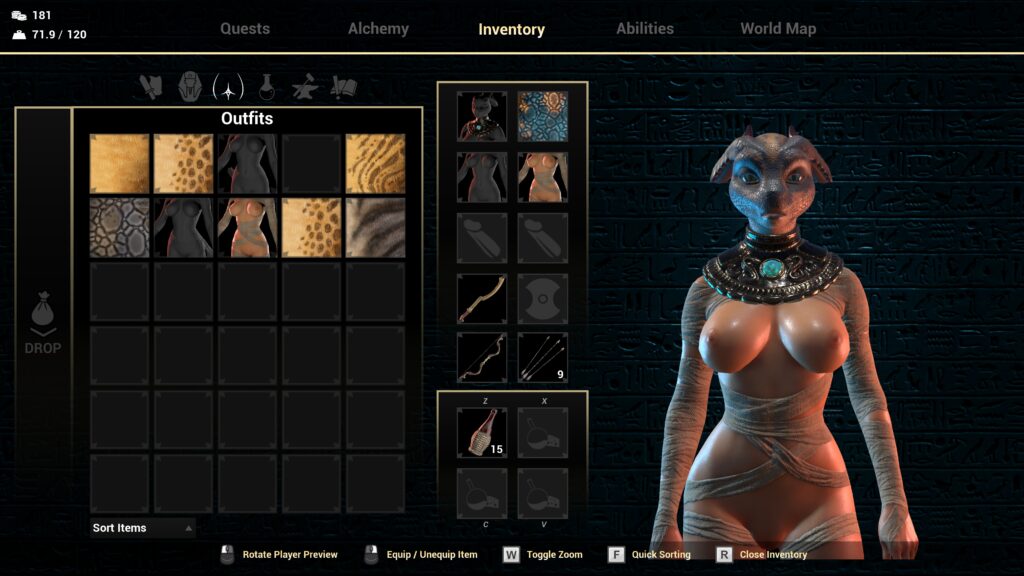Go to the Abilities tab
The height and width of the screenshot is (576, 1024).
(645, 29)
